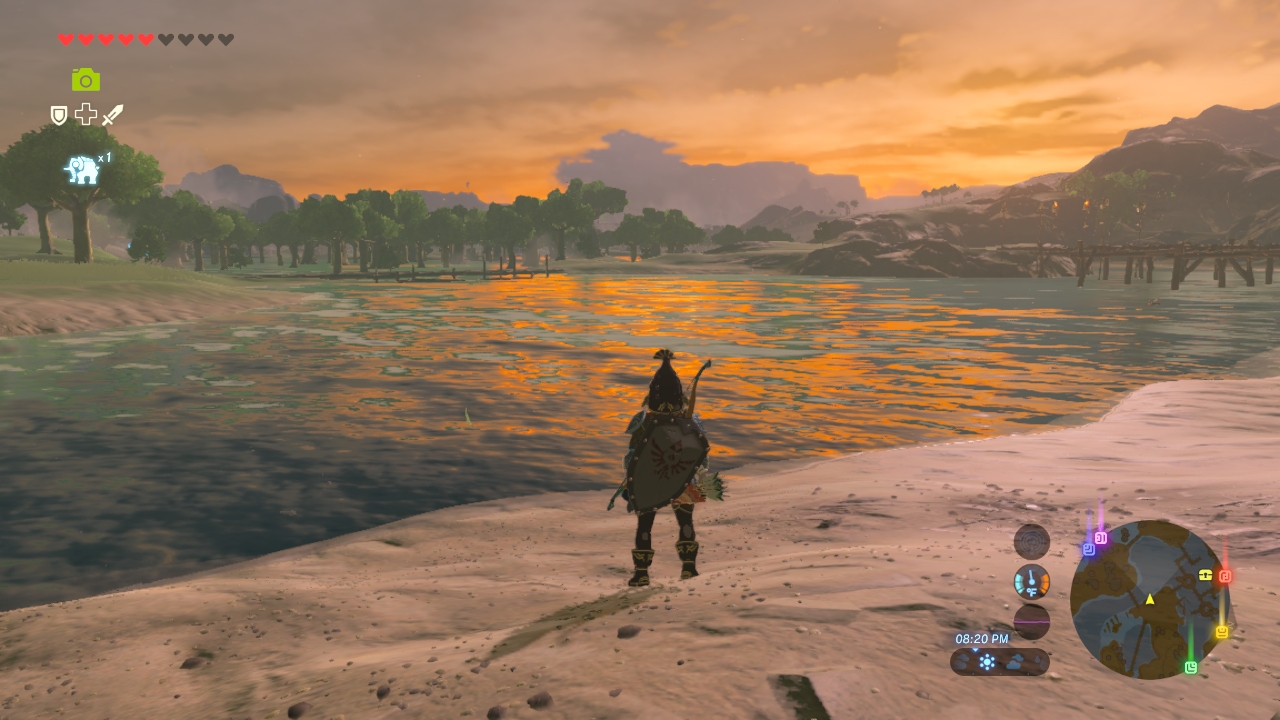Click the blue stamp marker on minimap
Screen dimensions: 1280x720
pos(1088,549)
